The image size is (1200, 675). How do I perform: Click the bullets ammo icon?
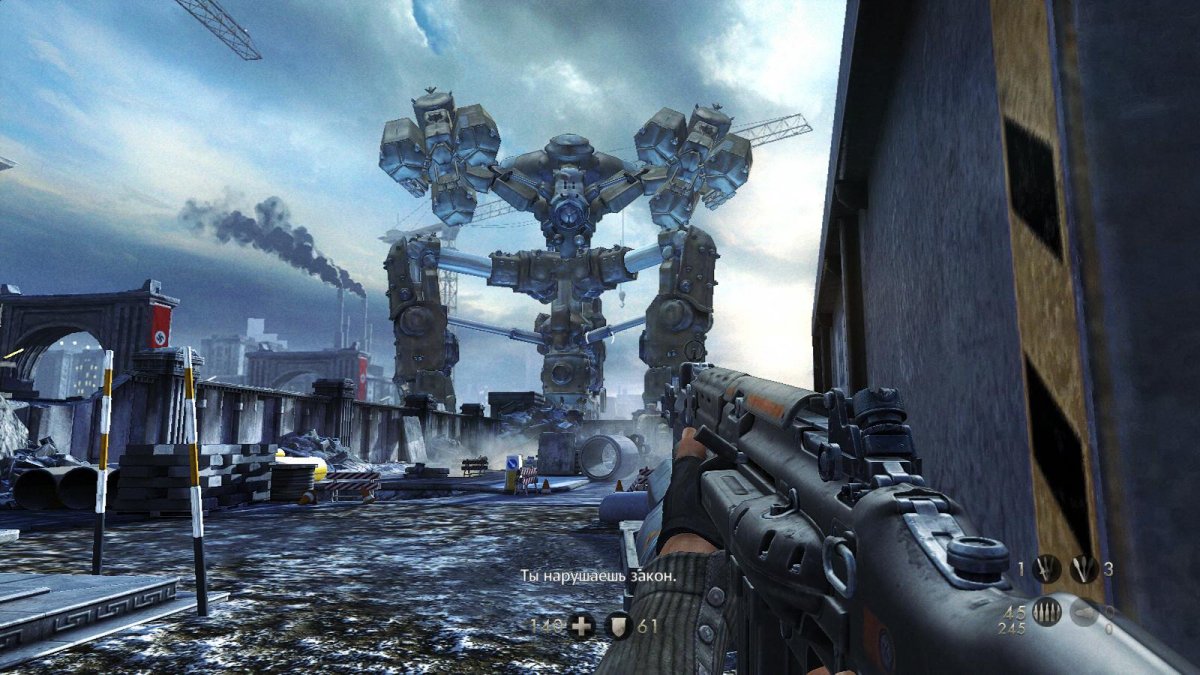[x=1047, y=612]
